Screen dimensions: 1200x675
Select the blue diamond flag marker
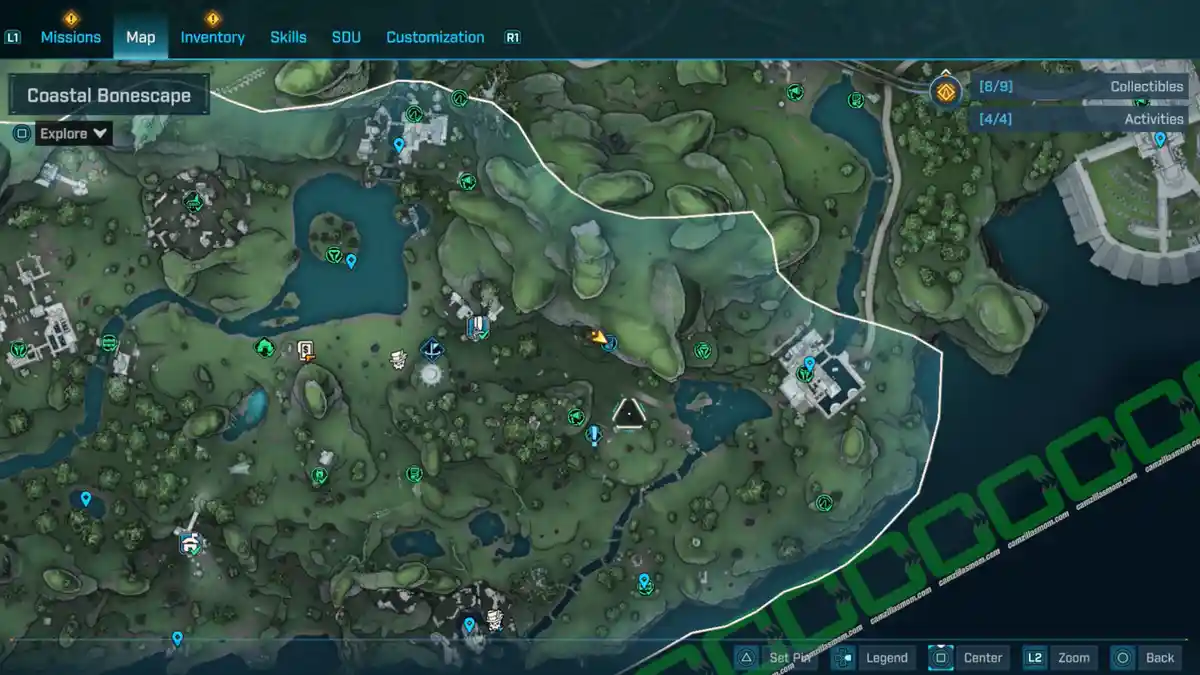pos(432,349)
